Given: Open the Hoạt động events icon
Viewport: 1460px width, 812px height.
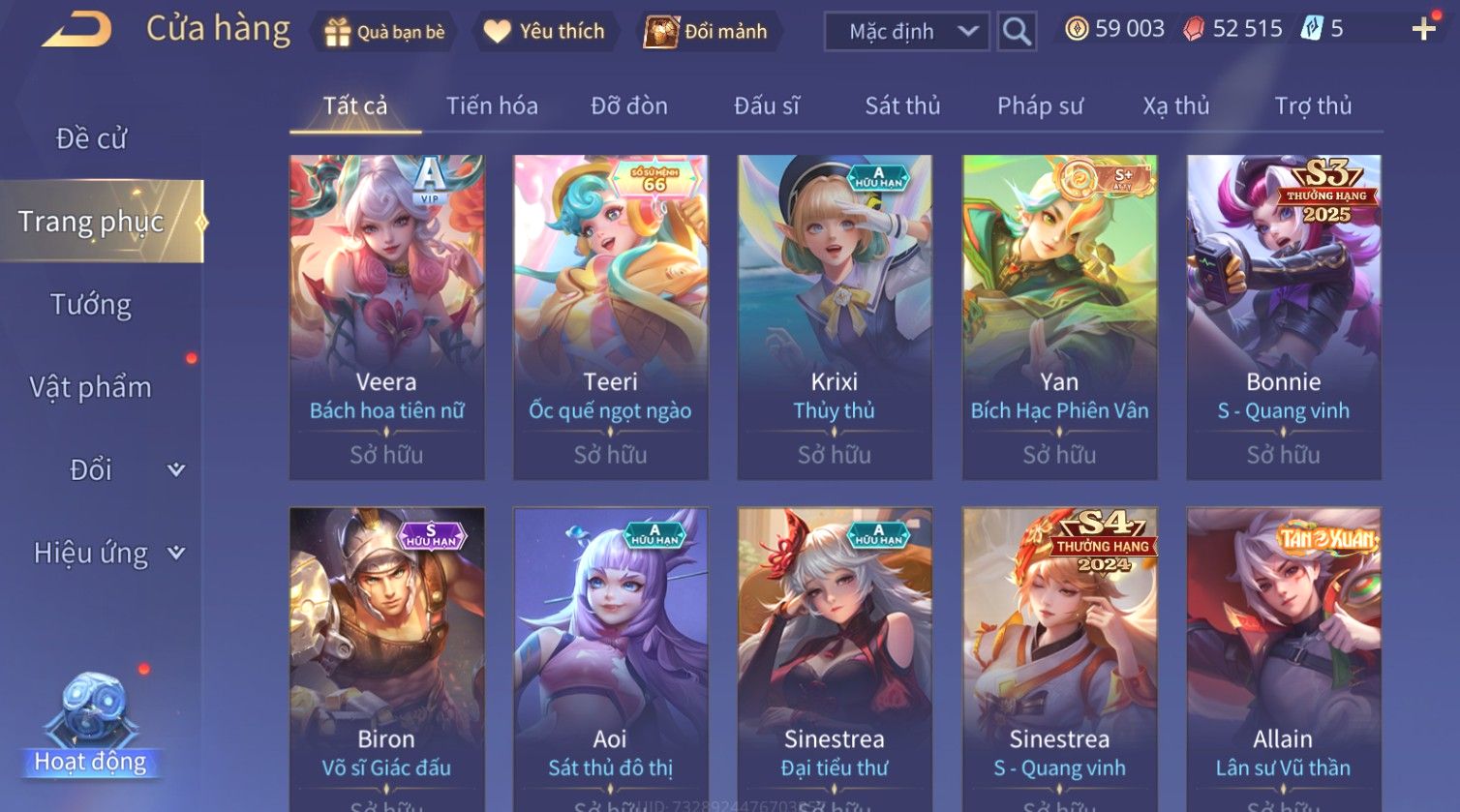Looking at the screenshot, I should [x=91, y=726].
